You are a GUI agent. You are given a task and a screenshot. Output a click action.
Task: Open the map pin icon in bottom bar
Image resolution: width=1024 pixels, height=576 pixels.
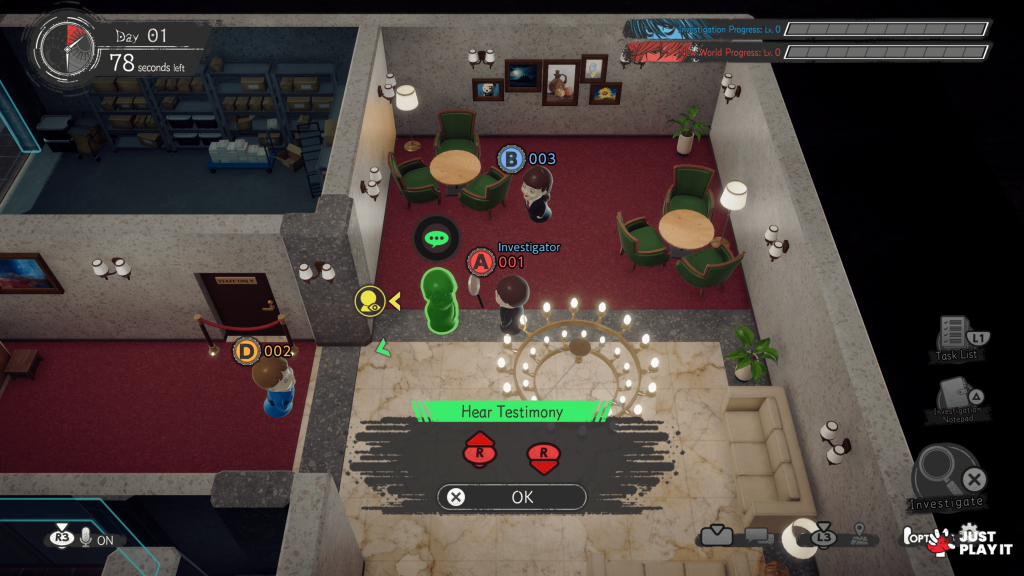(857, 538)
